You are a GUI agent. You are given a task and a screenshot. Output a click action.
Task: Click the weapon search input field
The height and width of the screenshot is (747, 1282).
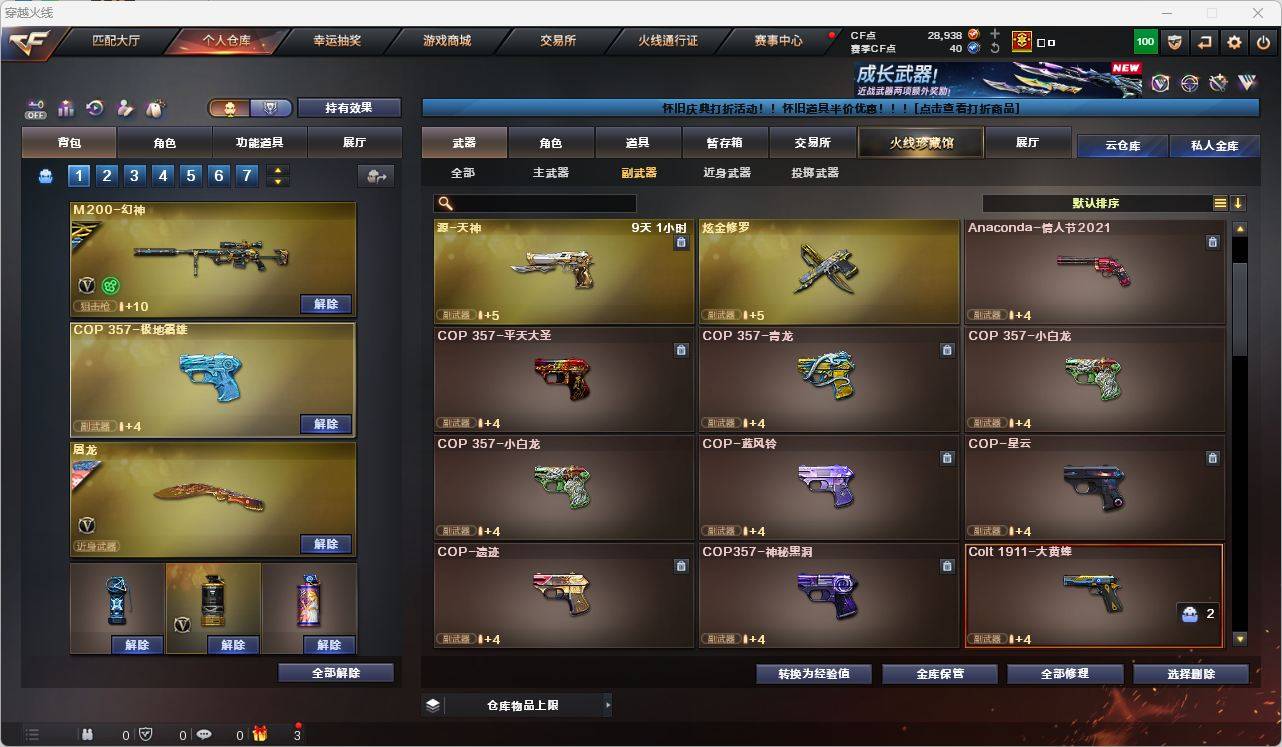coord(535,203)
